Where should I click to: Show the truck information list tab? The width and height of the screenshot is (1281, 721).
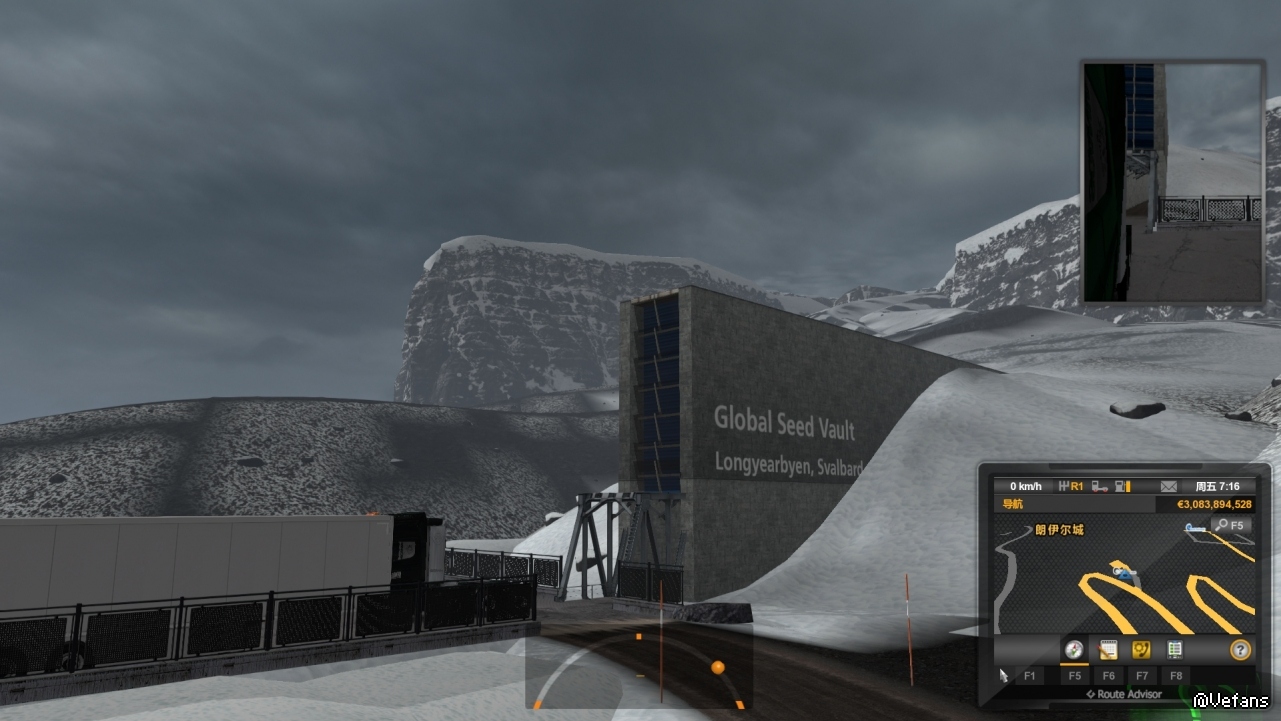1174,650
